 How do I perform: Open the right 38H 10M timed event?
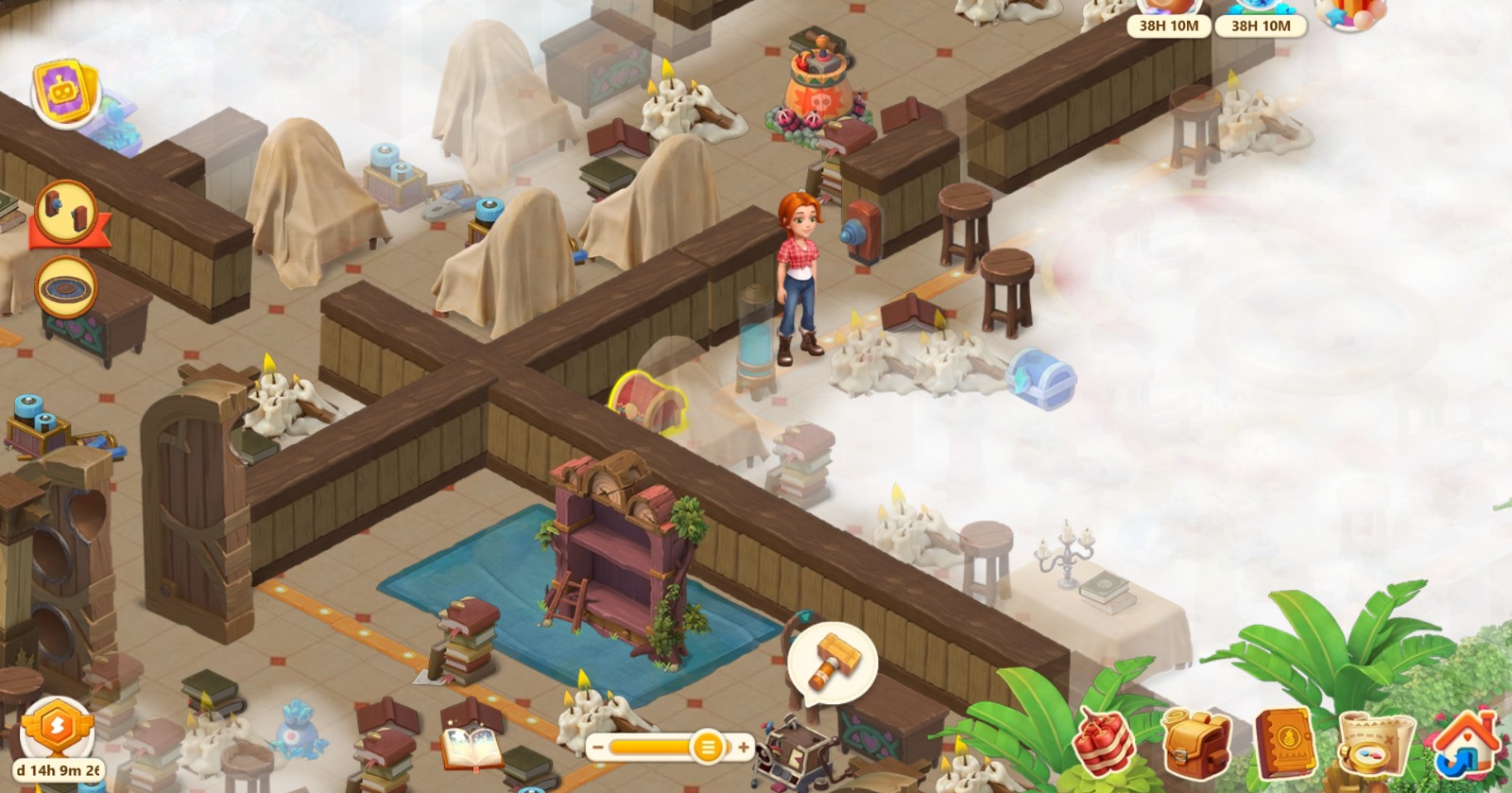click(1261, 19)
